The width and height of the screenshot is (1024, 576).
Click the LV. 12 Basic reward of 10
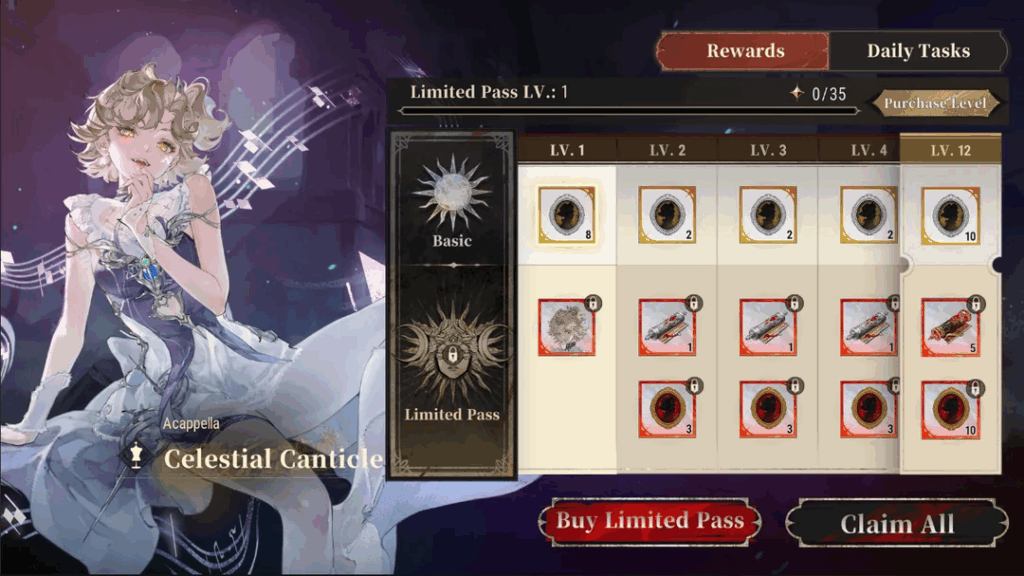[950, 215]
